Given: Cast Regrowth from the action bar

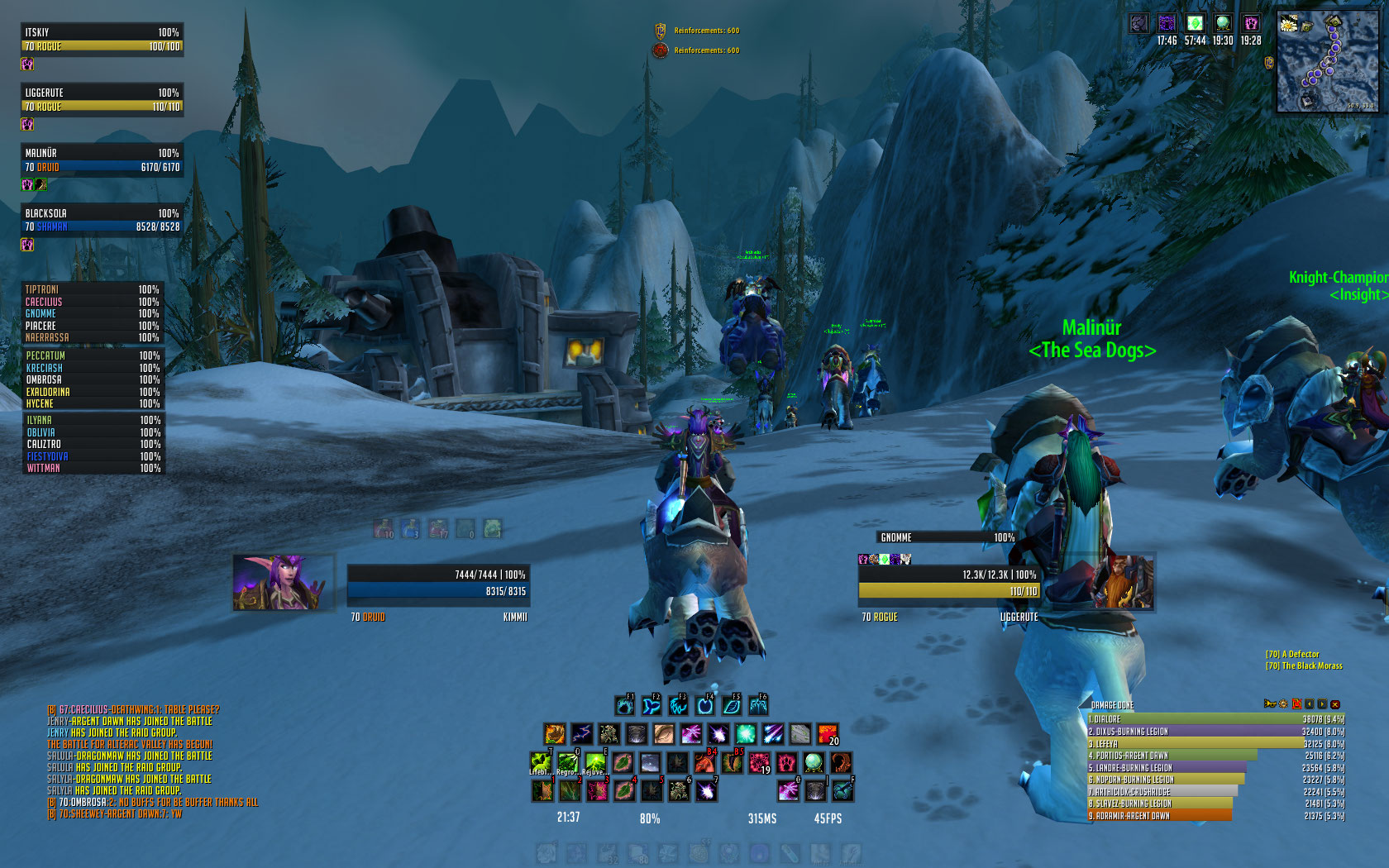Looking at the screenshot, I should tap(567, 762).
